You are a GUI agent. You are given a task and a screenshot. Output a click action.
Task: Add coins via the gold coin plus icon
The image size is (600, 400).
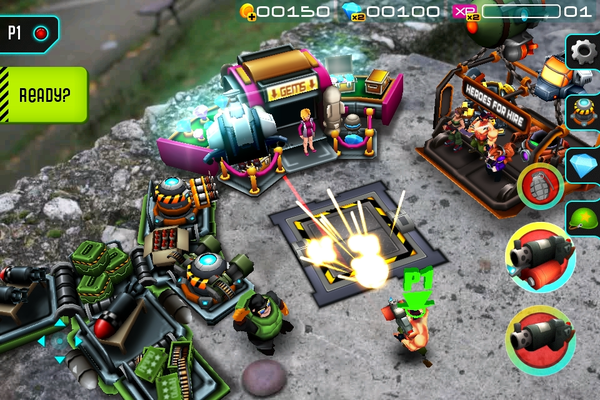[247, 12]
